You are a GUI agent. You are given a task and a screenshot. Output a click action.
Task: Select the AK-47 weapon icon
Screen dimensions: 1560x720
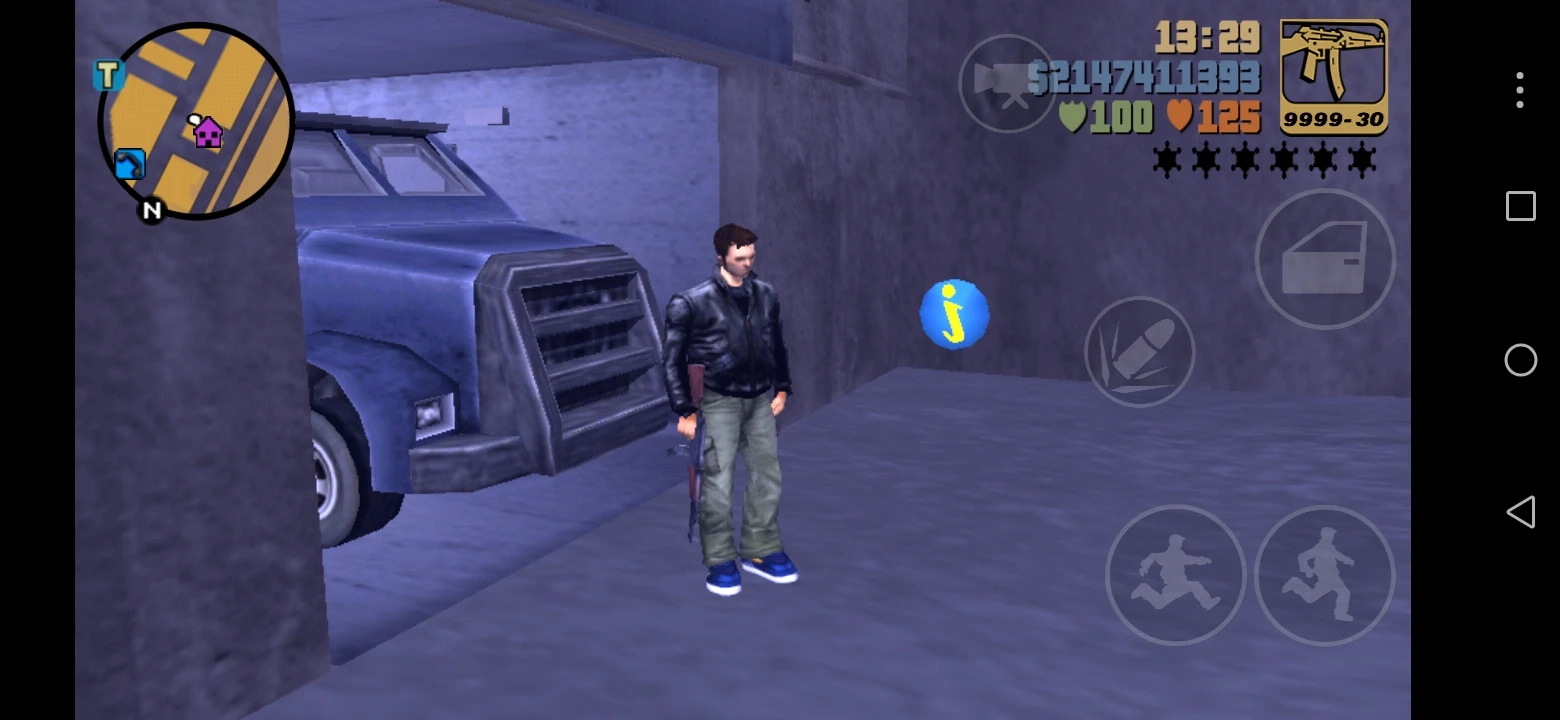(1333, 75)
